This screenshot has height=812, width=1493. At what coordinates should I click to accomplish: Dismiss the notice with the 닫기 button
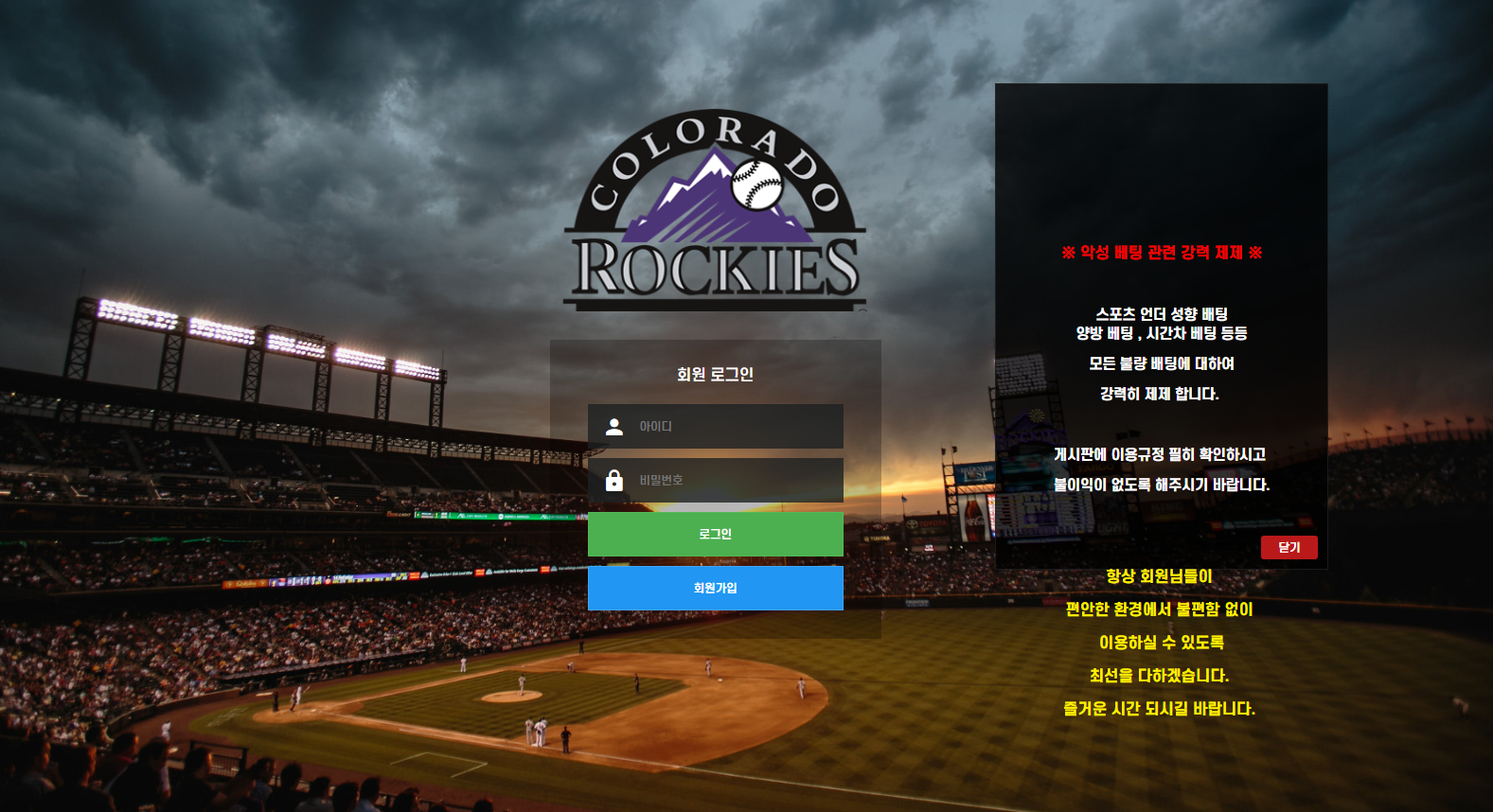click(x=1289, y=547)
